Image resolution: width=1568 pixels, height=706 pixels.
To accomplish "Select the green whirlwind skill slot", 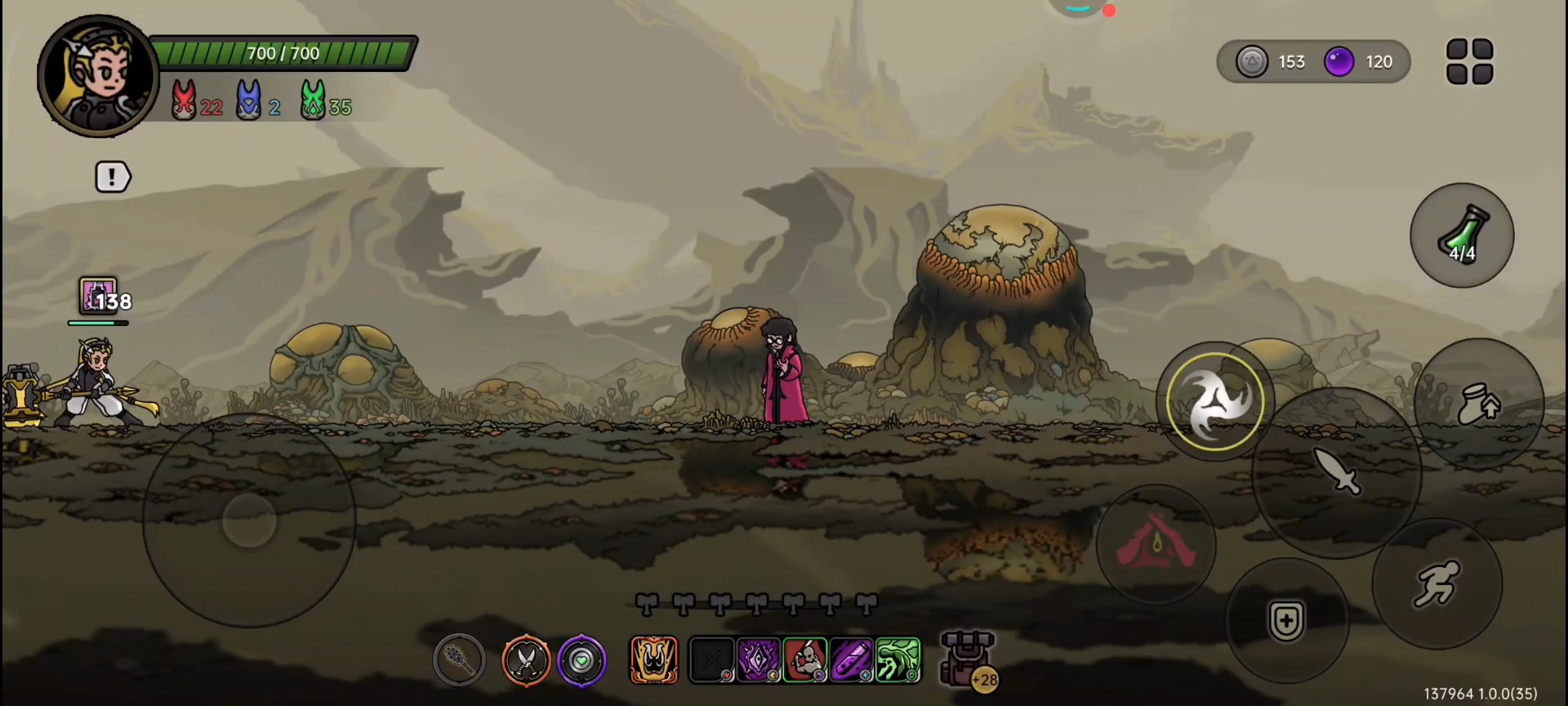I will tap(898, 659).
